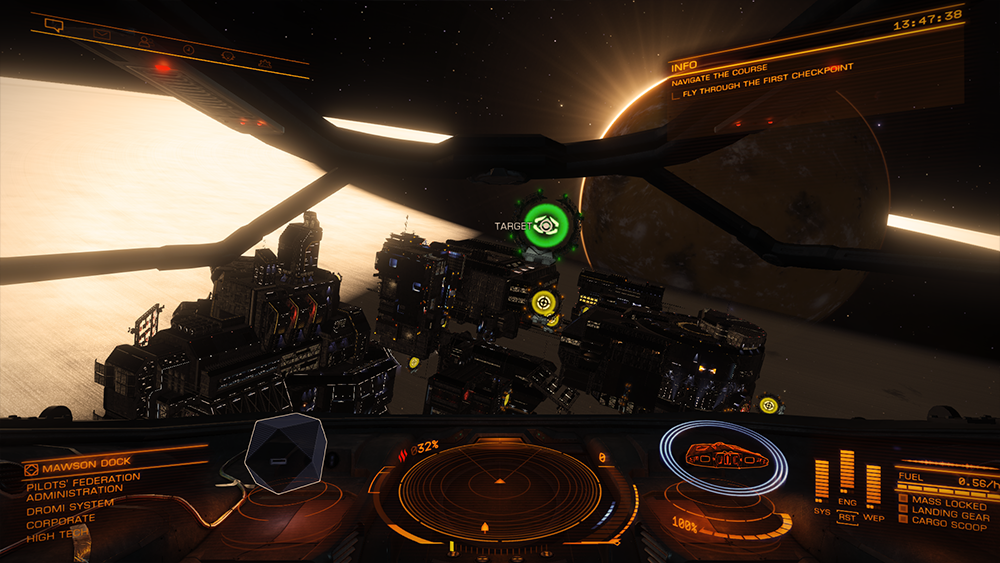
Task: Open the clock history icon in comms
Action: coord(189,48)
